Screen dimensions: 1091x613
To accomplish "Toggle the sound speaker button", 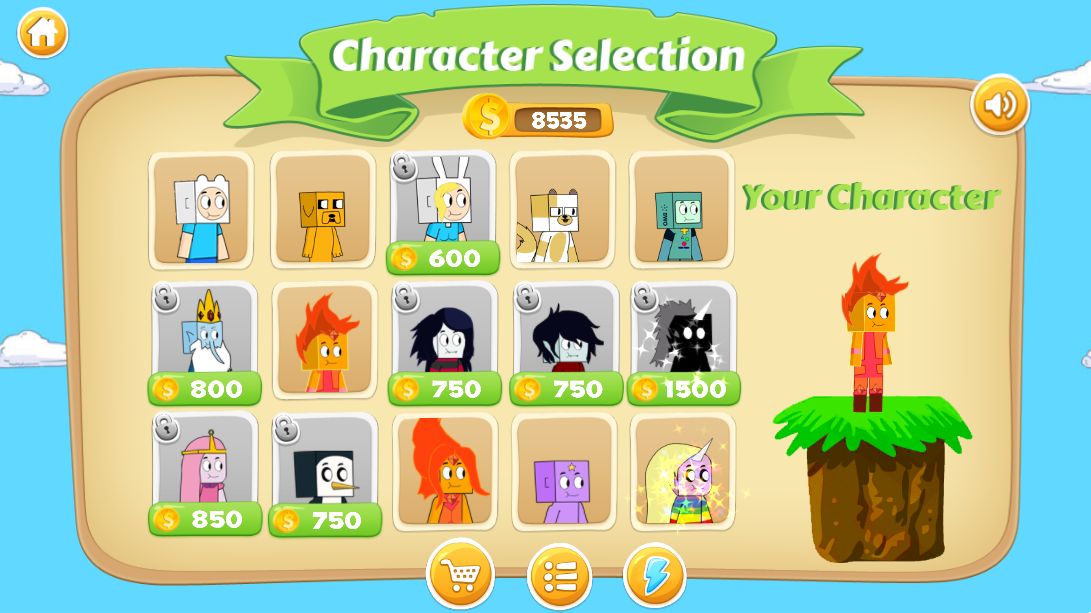I will pyautogui.click(x=999, y=104).
